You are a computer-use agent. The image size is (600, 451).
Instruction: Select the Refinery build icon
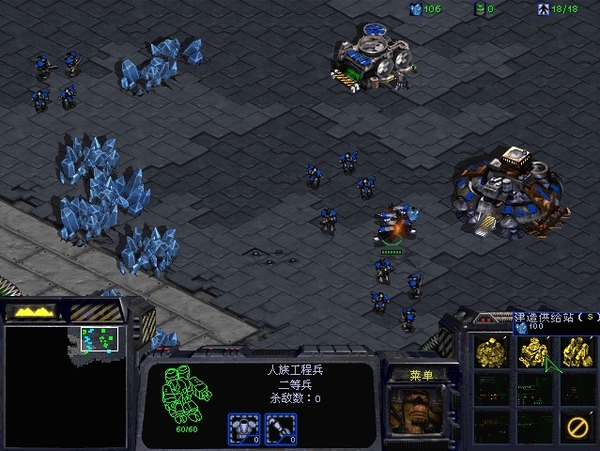click(576, 351)
